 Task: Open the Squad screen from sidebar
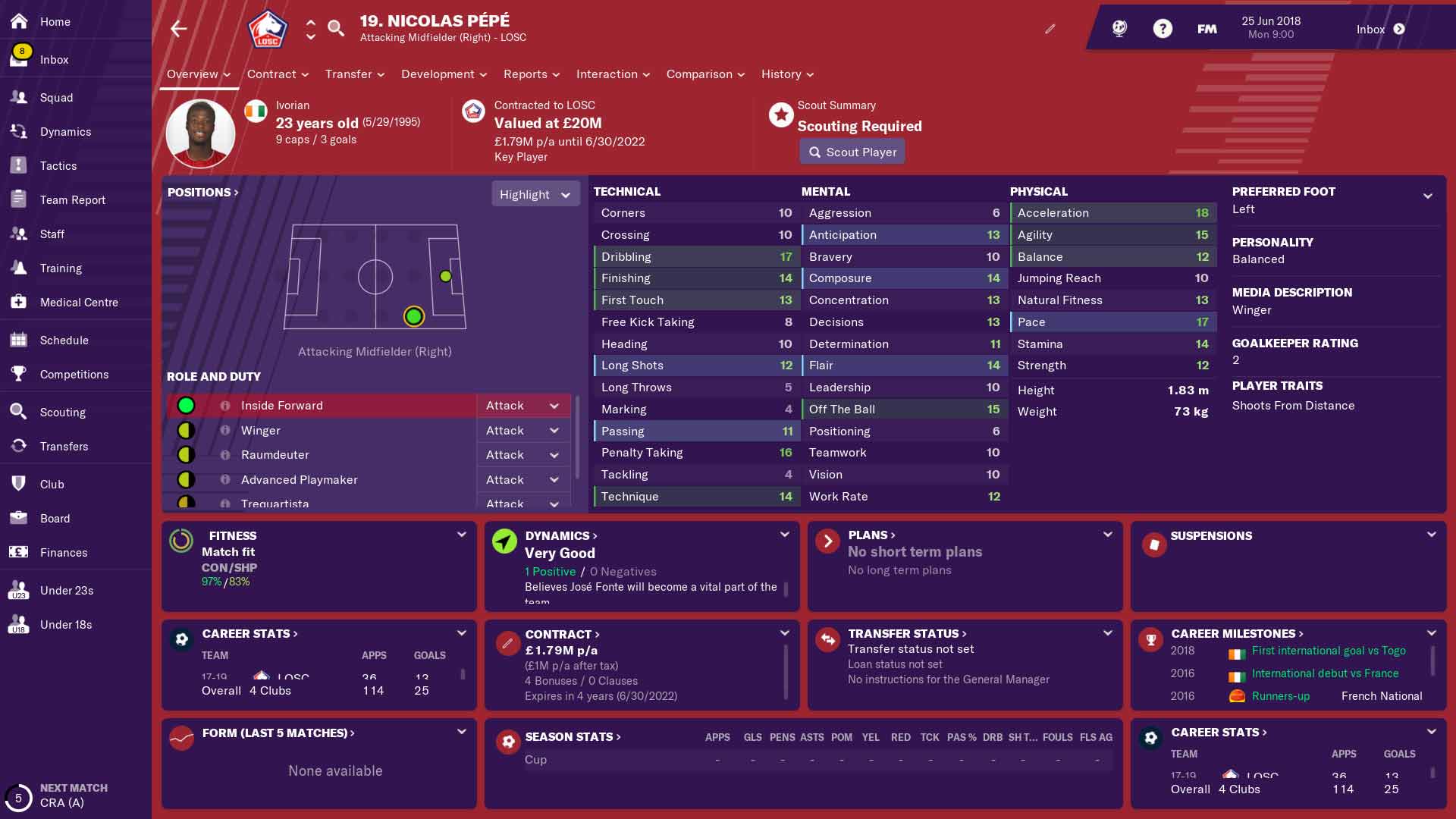pyautogui.click(x=56, y=98)
